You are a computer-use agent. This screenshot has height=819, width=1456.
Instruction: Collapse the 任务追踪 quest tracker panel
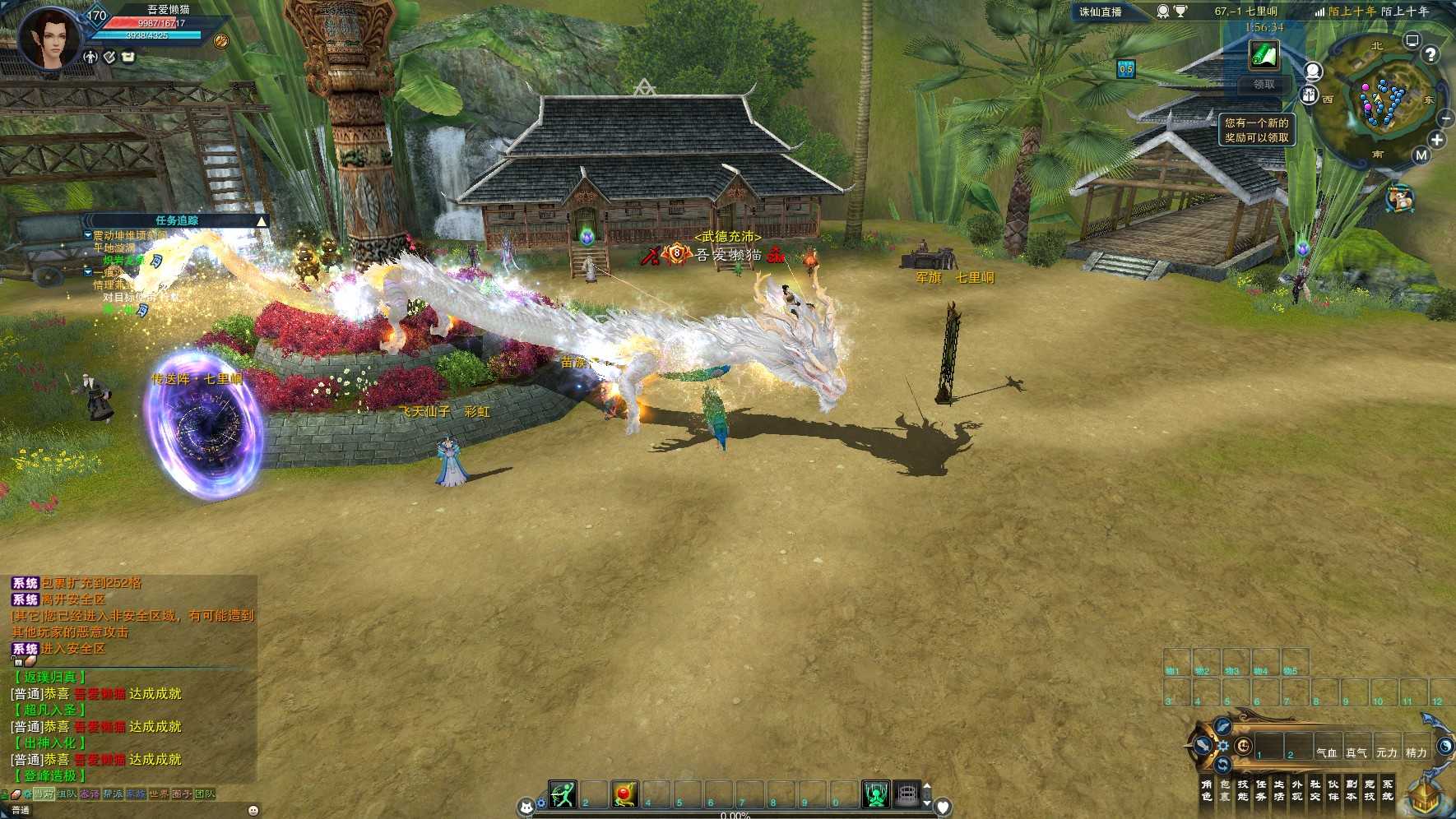pyautogui.click(x=262, y=221)
